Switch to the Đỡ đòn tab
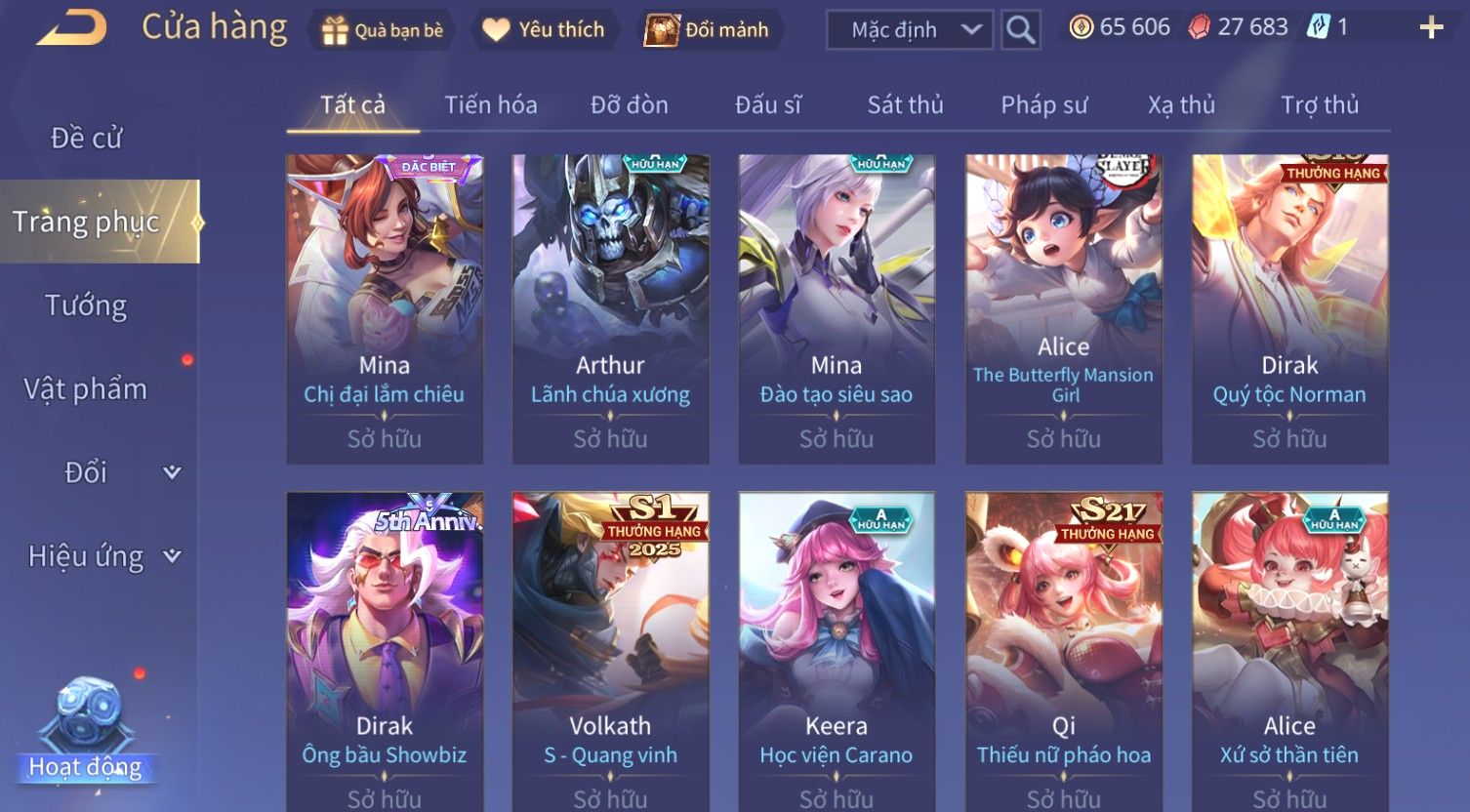This screenshot has width=1470, height=812. click(630, 105)
